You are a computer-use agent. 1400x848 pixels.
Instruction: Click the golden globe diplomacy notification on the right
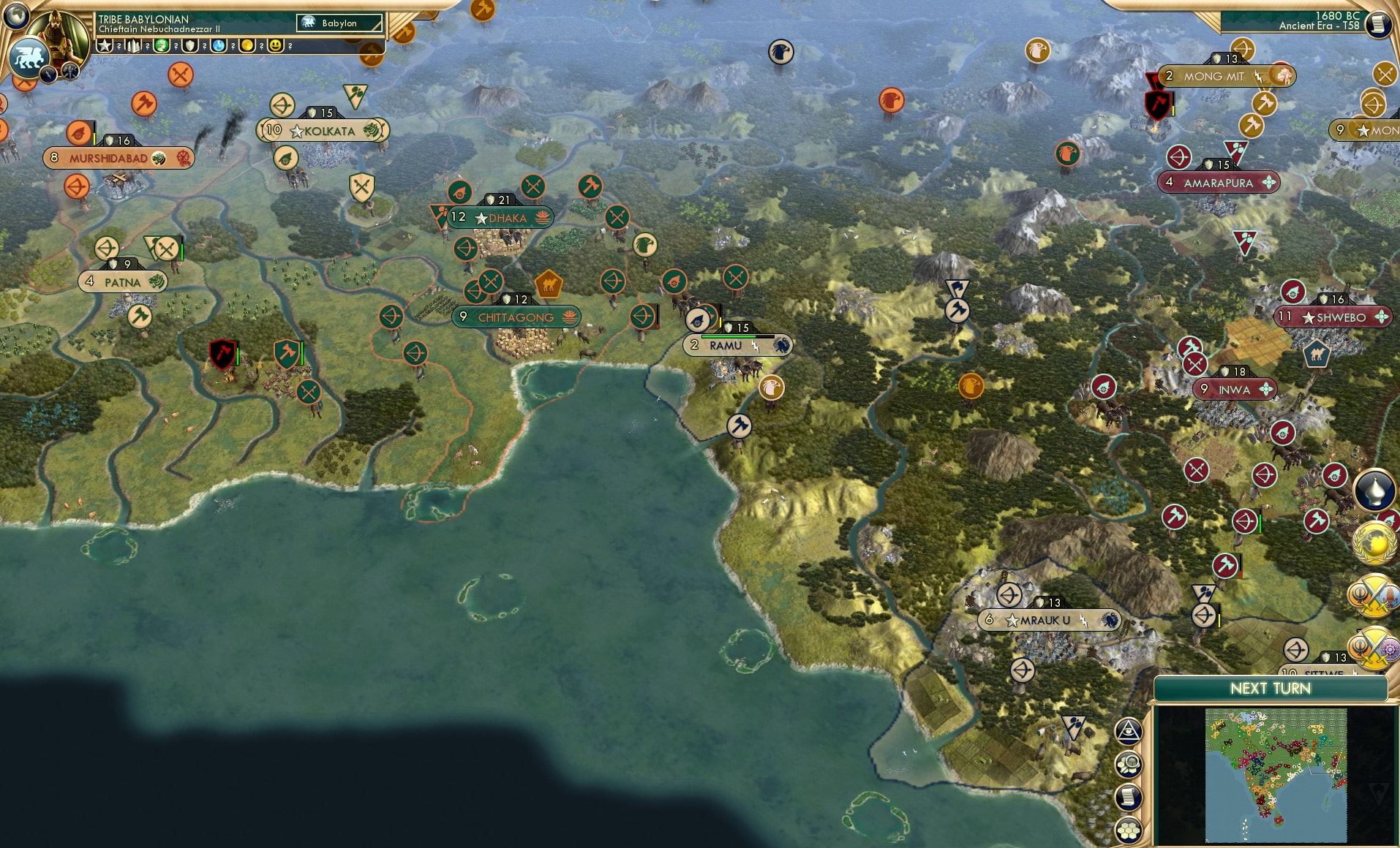[1372, 545]
